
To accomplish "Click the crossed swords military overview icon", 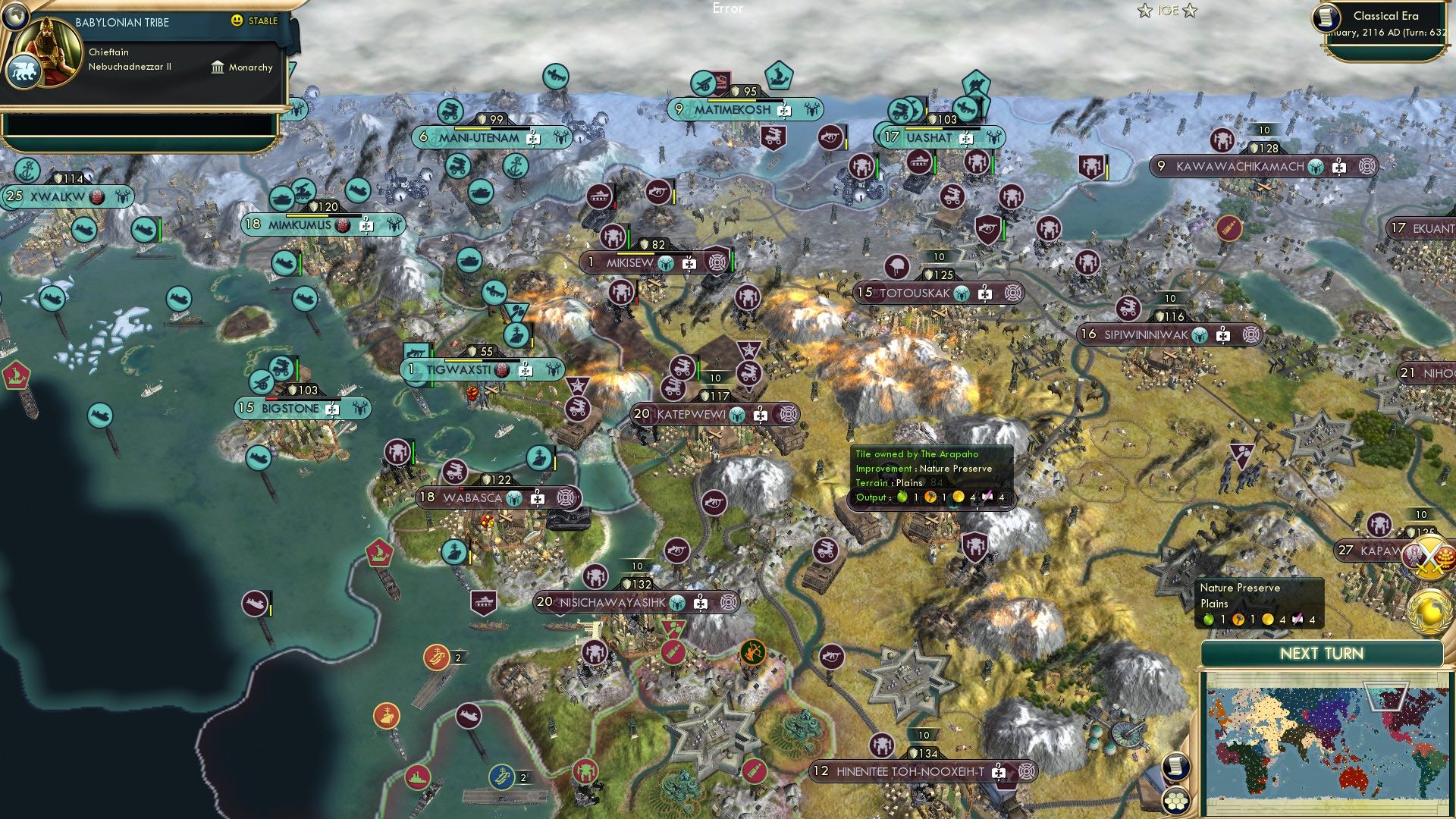I will (1430, 557).
